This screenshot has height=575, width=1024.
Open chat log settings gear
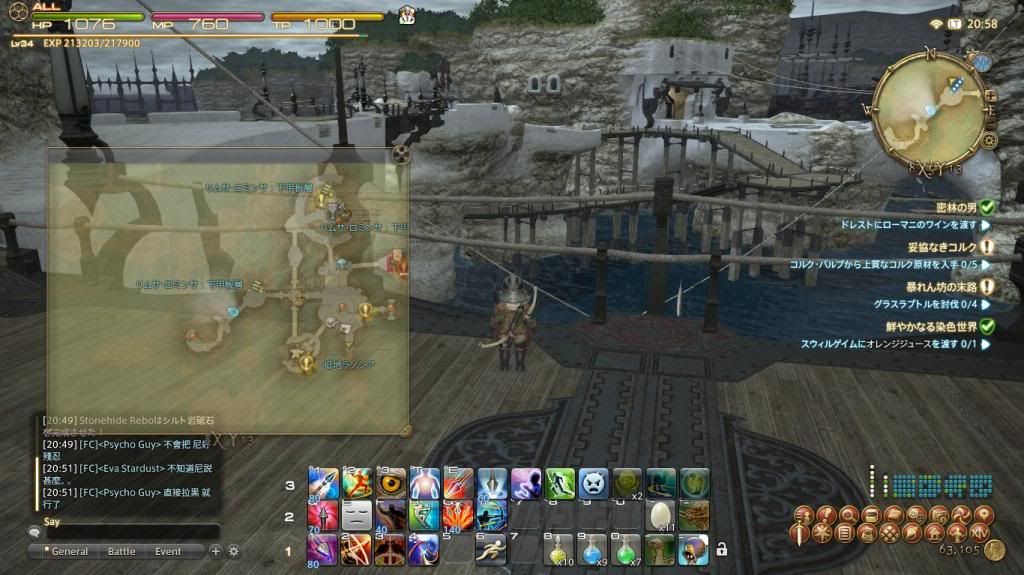tap(234, 551)
